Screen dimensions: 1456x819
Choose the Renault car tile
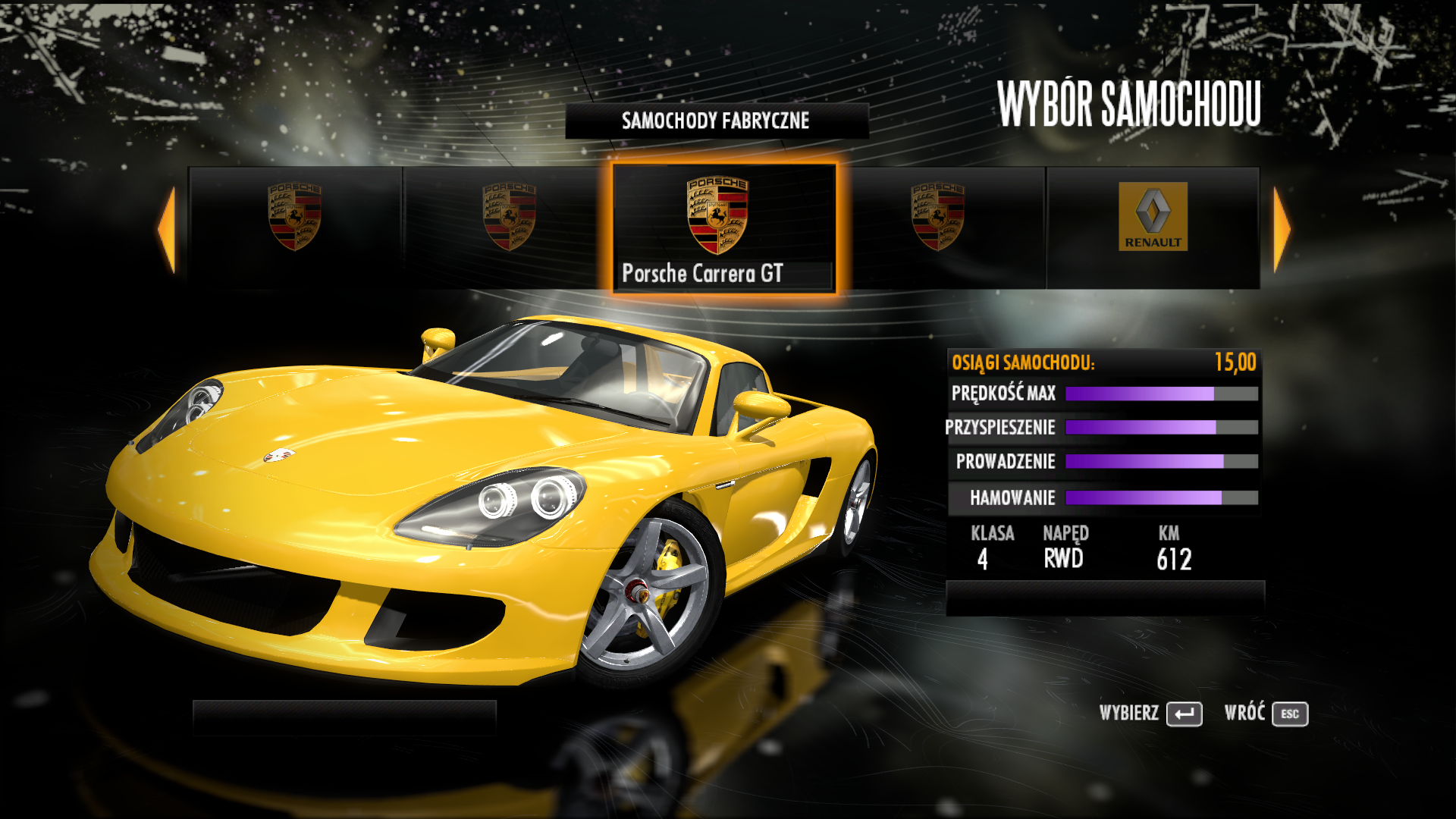[x=1153, y=227]
